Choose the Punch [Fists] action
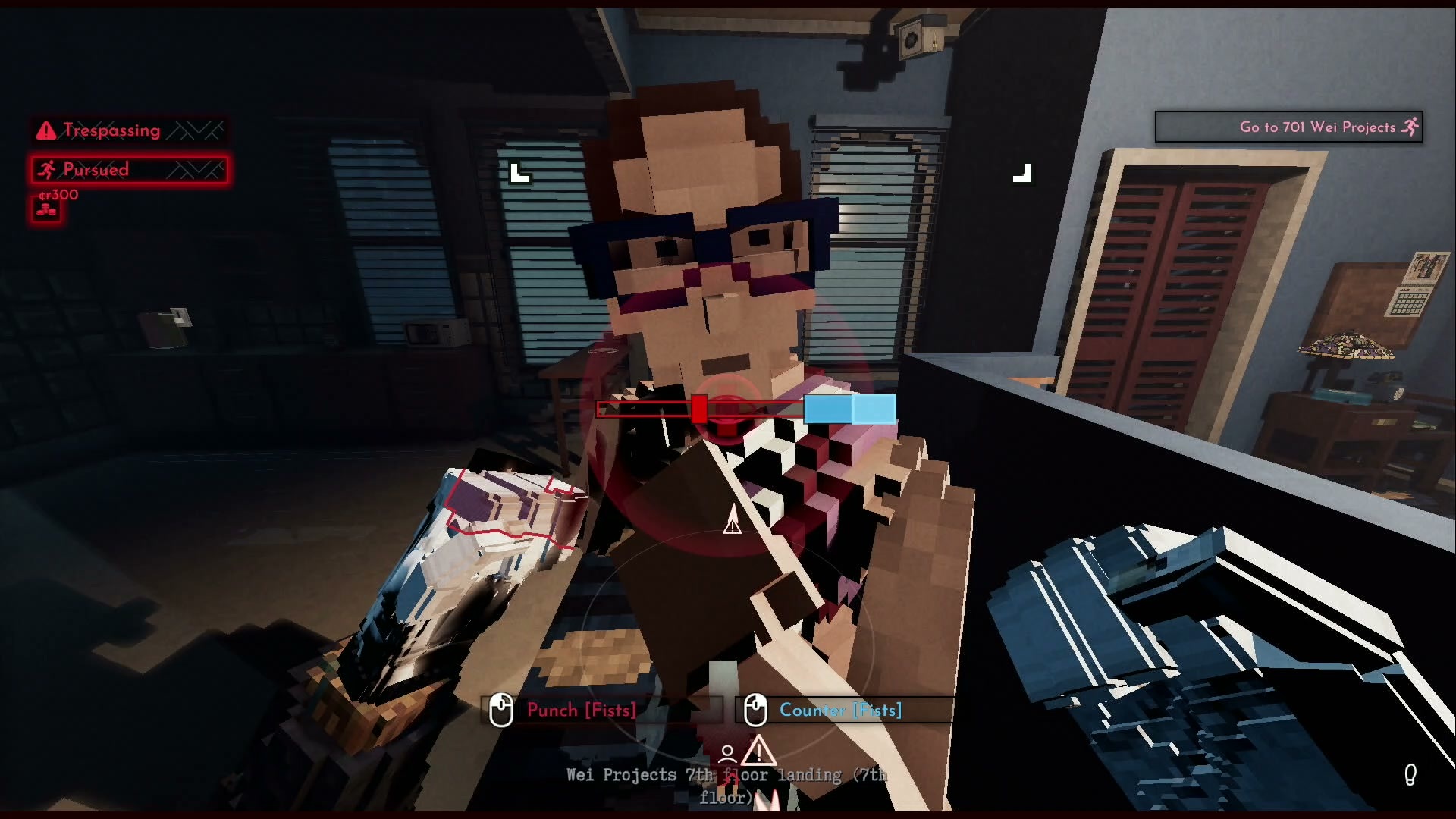 [582, 711]
